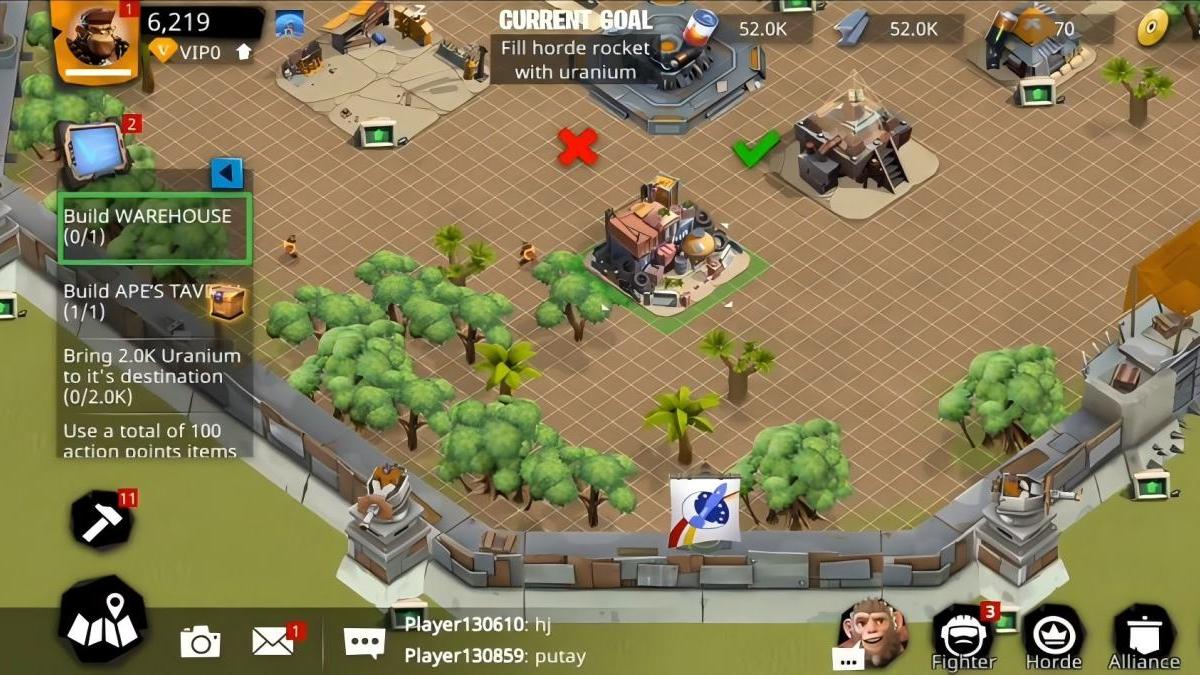Cancel building placement with red X
This screenshot has width=1200, height=675.
[577, 147]
